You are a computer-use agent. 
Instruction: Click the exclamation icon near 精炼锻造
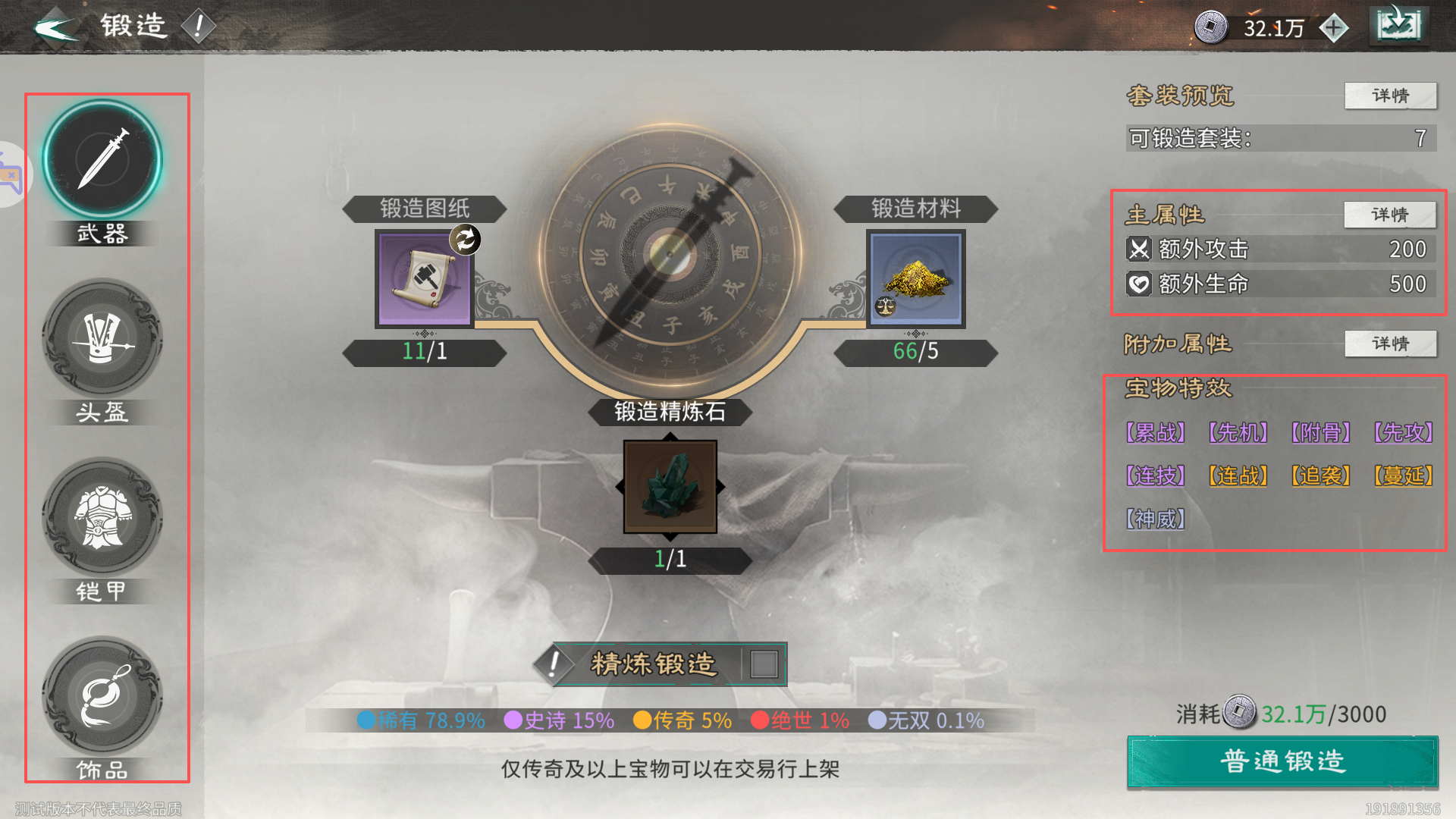tap(553, 663)
